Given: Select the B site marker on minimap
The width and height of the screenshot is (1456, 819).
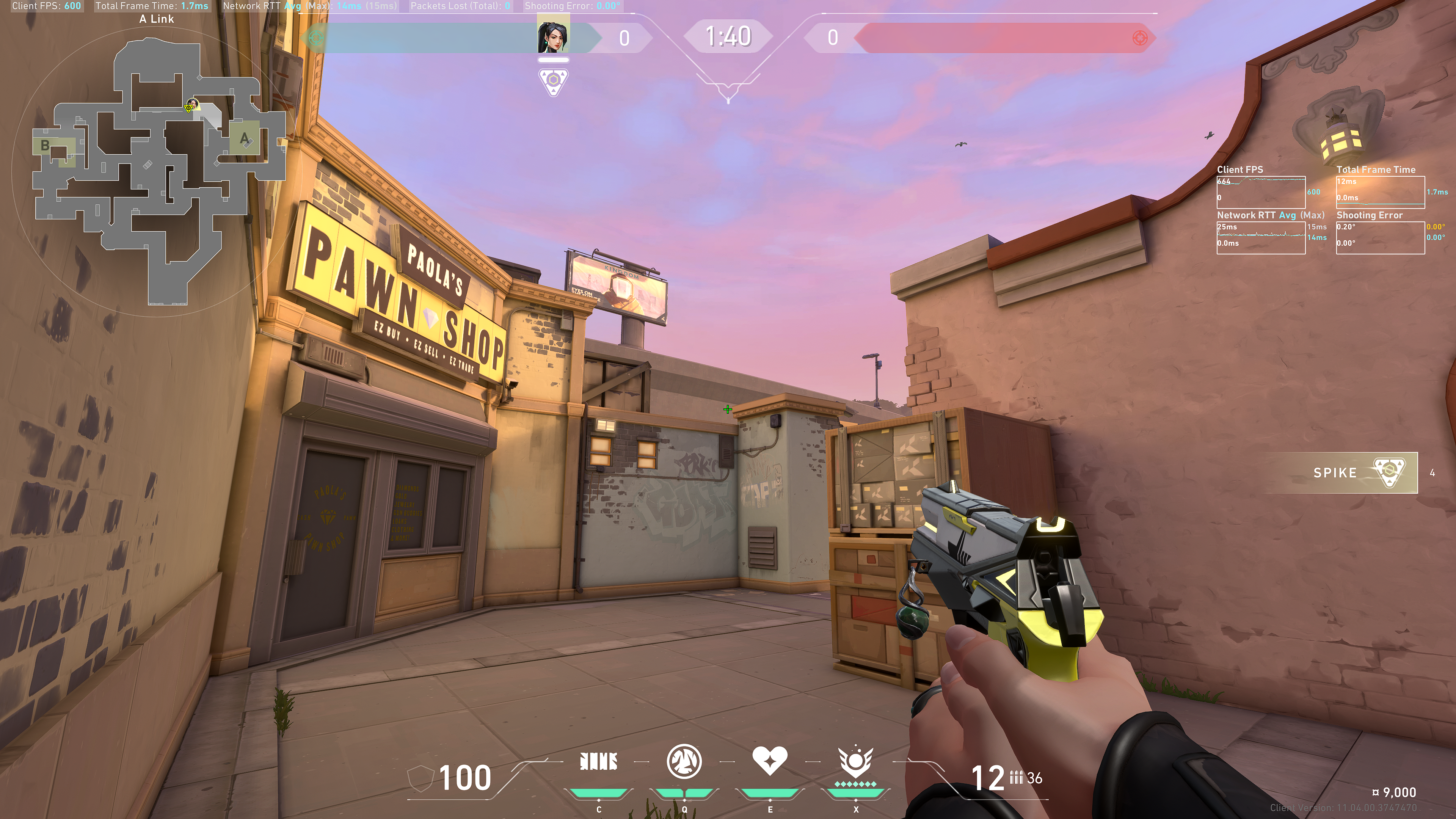Looking at the screenshot, I should 45,146.
